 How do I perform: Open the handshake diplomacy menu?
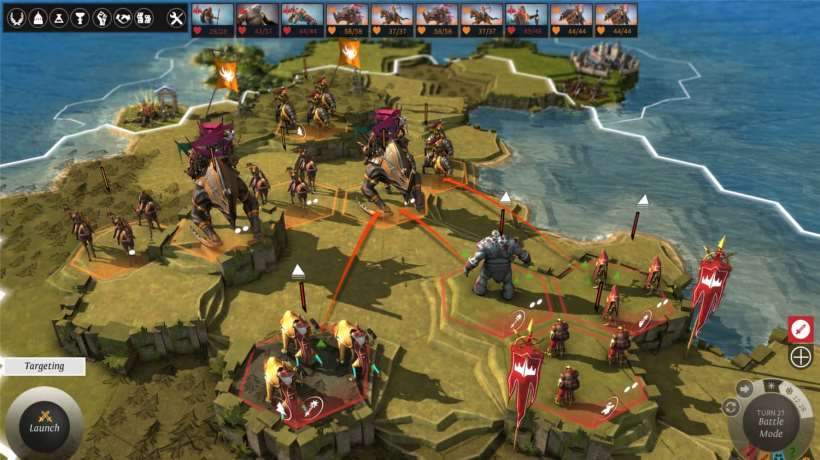(x=123, y=18)
